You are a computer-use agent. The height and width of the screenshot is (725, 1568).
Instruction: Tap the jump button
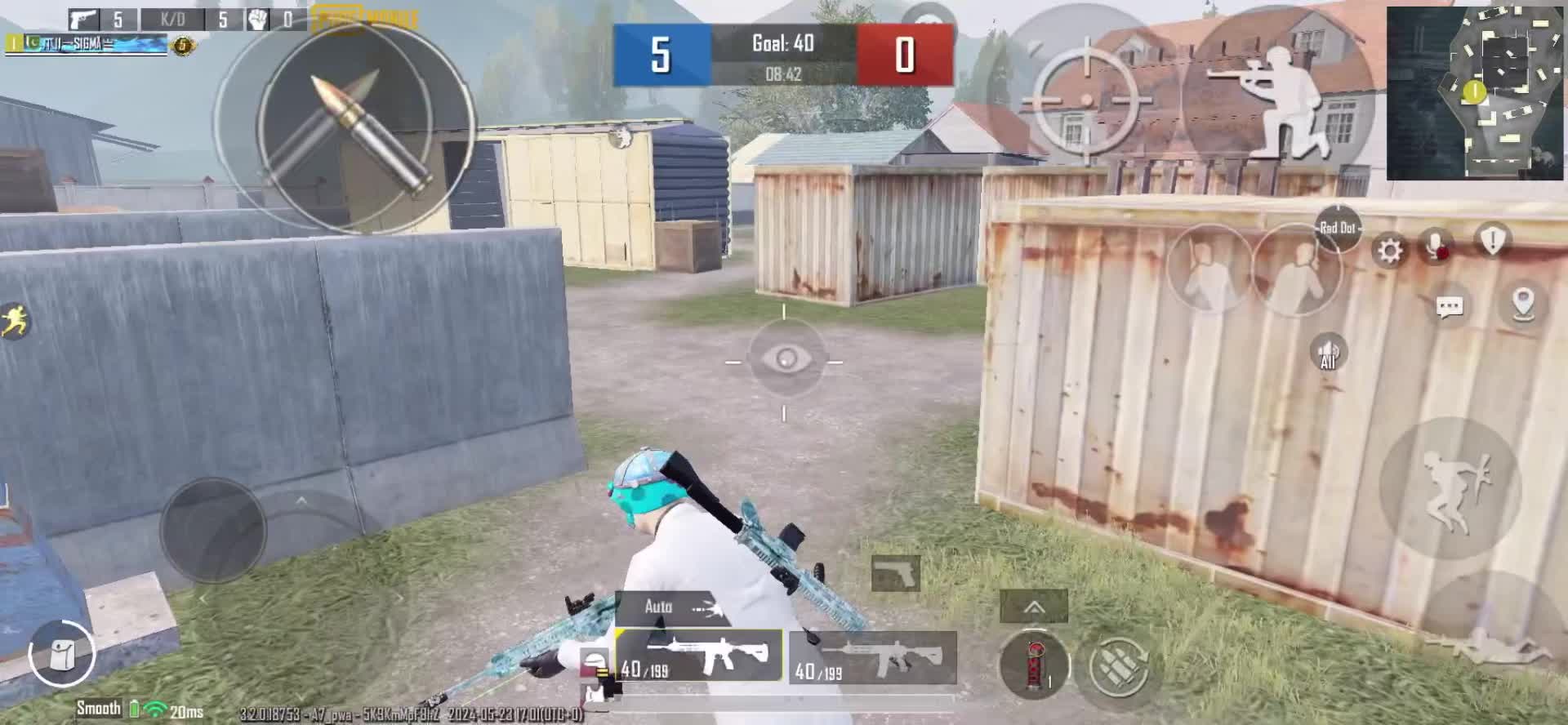pos(1450,488)
